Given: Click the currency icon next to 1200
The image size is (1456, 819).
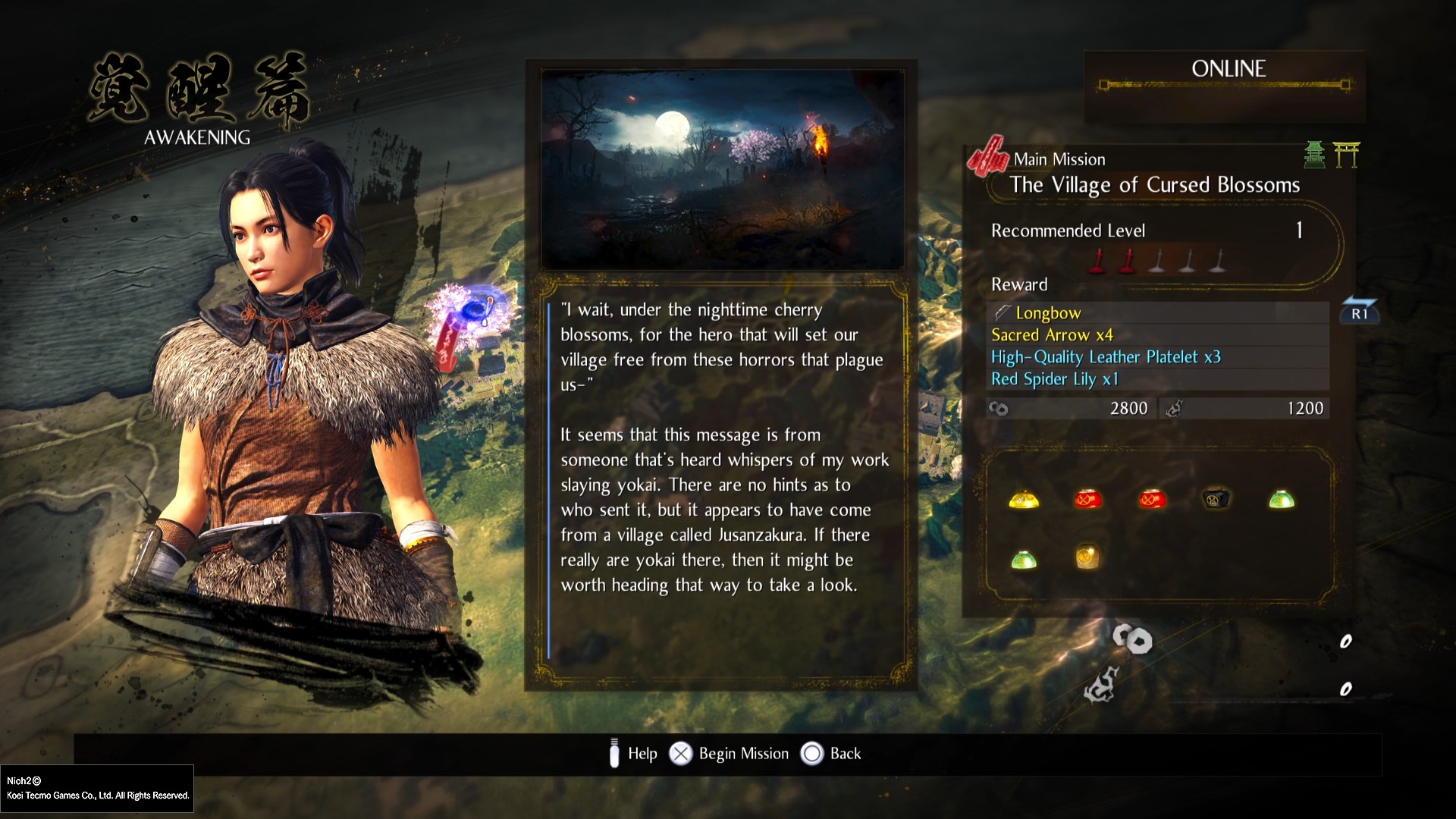Looking at the screenshot, I should tap(1176, 408).
